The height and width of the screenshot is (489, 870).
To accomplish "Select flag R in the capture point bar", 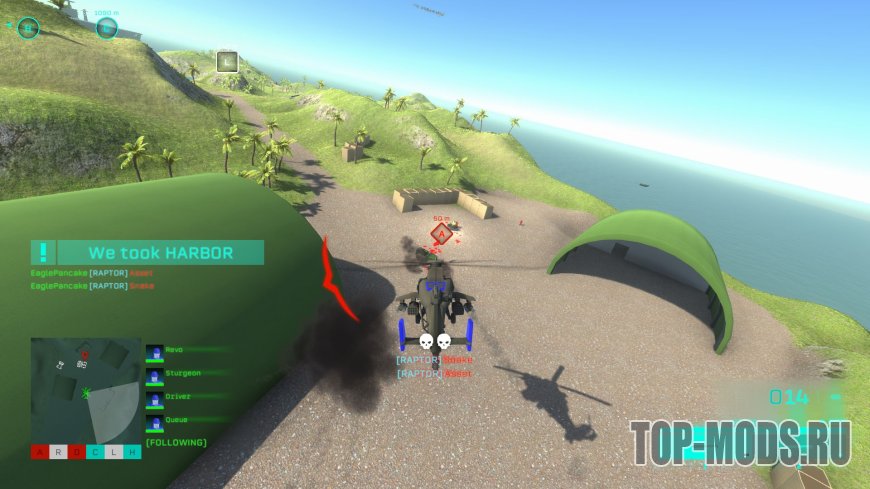I will click(58, 453).
